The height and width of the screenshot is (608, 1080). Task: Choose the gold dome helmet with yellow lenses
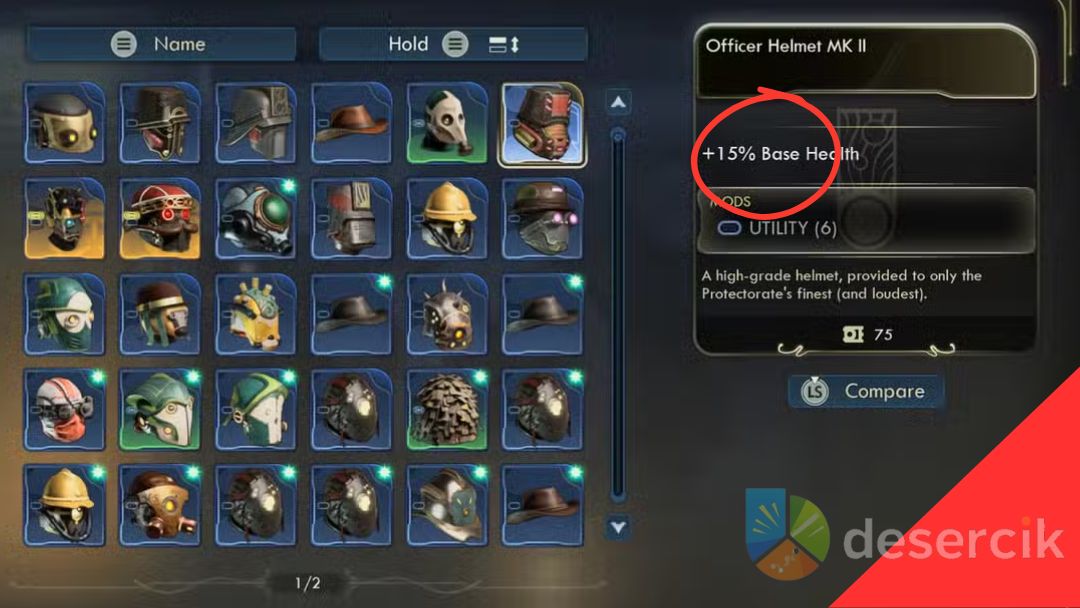click(64, 123)
